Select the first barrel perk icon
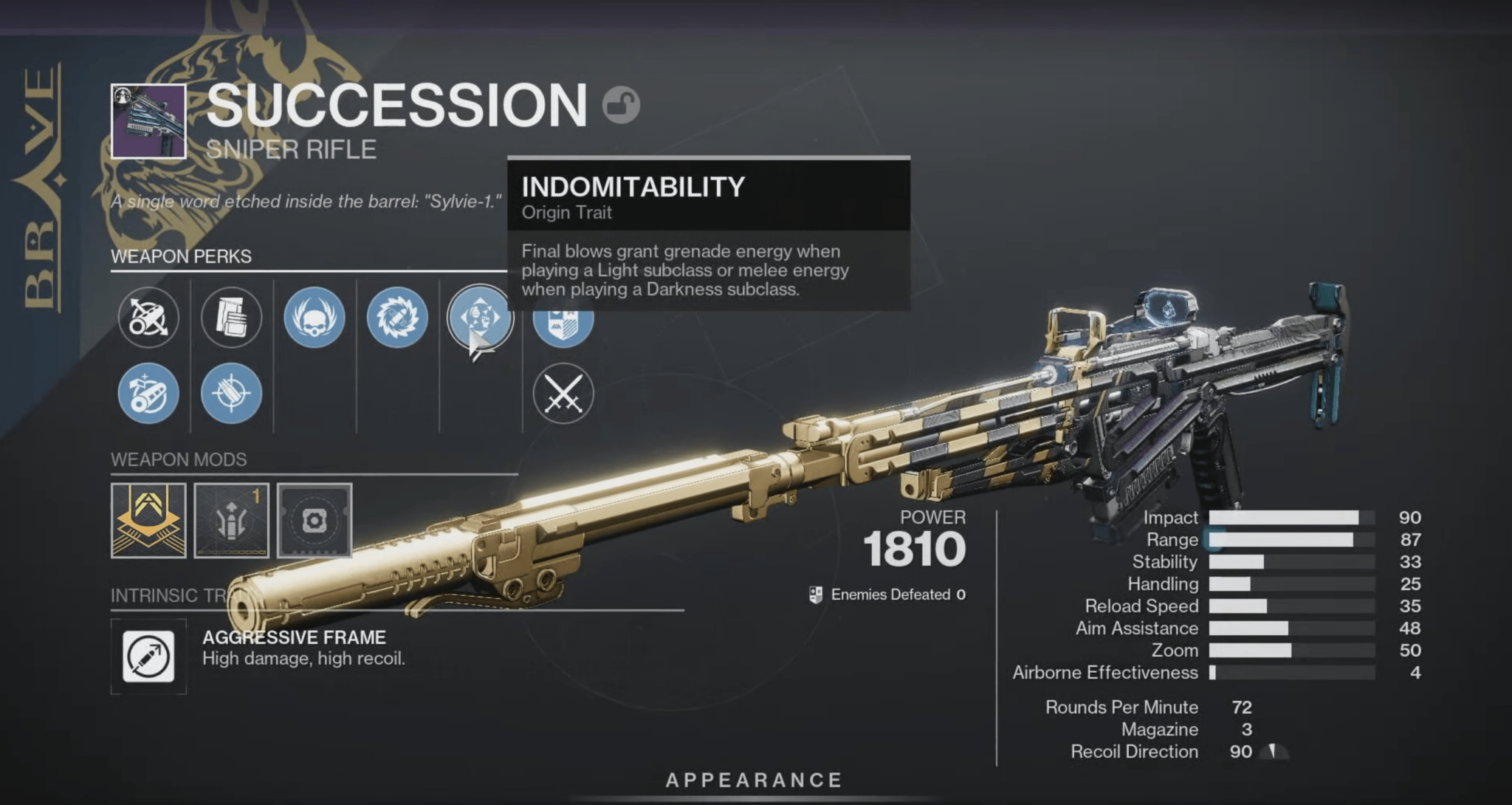The width and height of the screenshot is (1512, 805). tap(149, 318)
